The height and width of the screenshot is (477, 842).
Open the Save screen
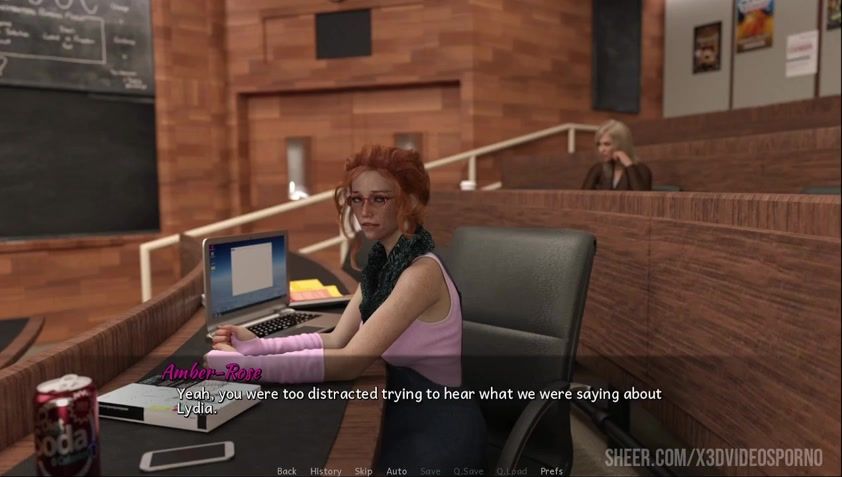click(x=430, y=471)
